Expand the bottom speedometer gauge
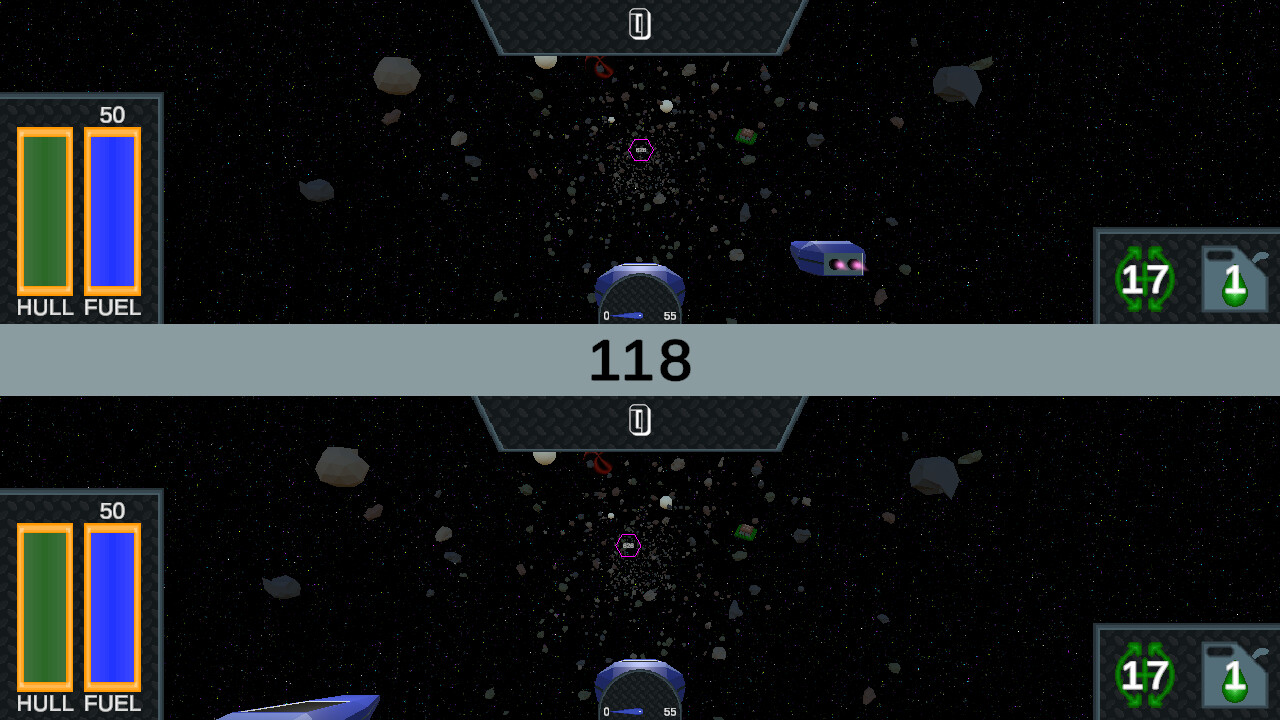 click(x=640, y=693)
